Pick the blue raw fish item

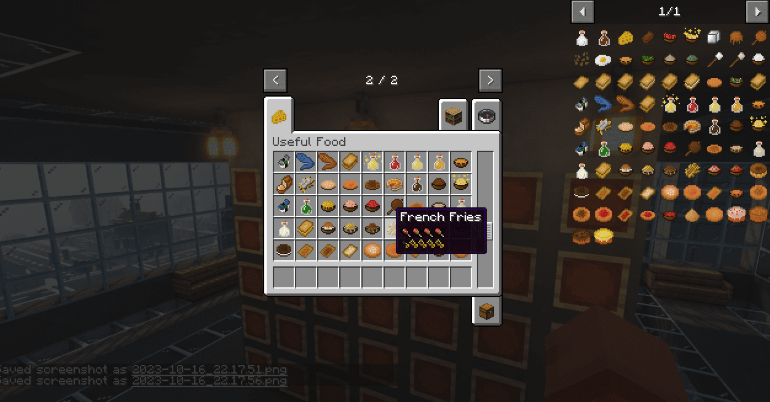pyautogui.click(x=306, y=161)
